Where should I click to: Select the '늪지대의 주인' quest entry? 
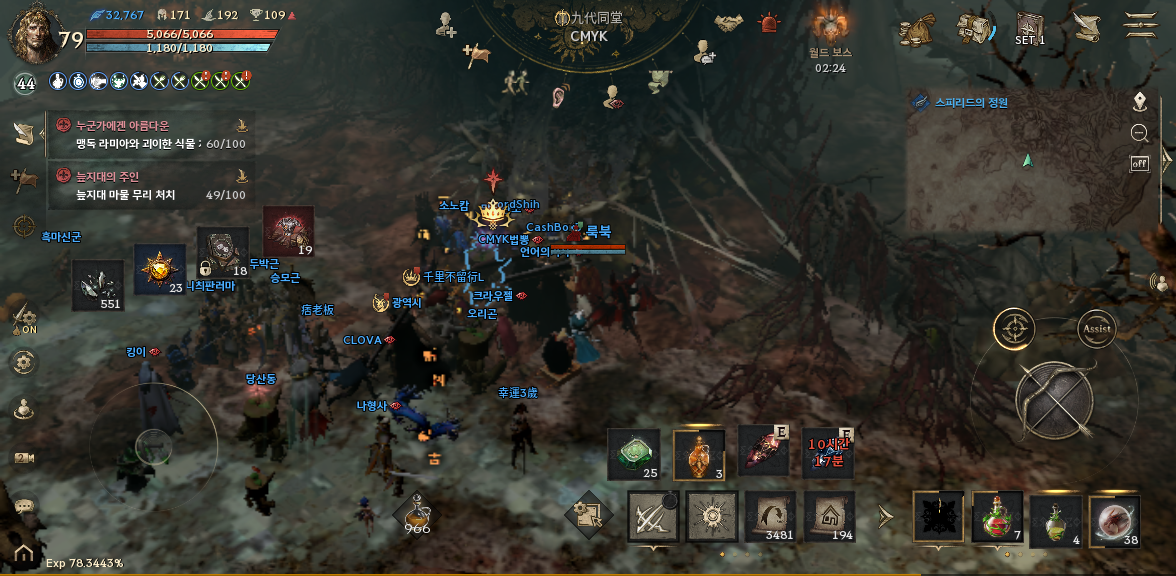(x=150, y=186)
